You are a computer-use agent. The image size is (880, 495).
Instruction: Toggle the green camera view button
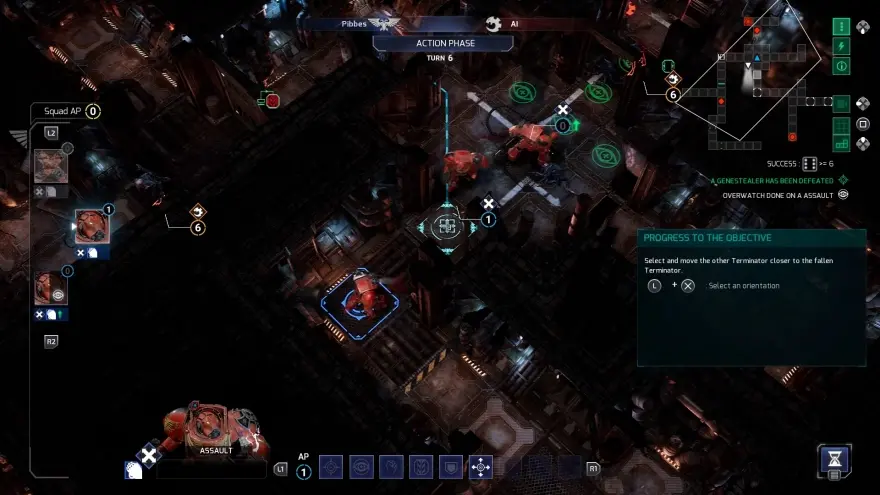click(x=841, y=103)
